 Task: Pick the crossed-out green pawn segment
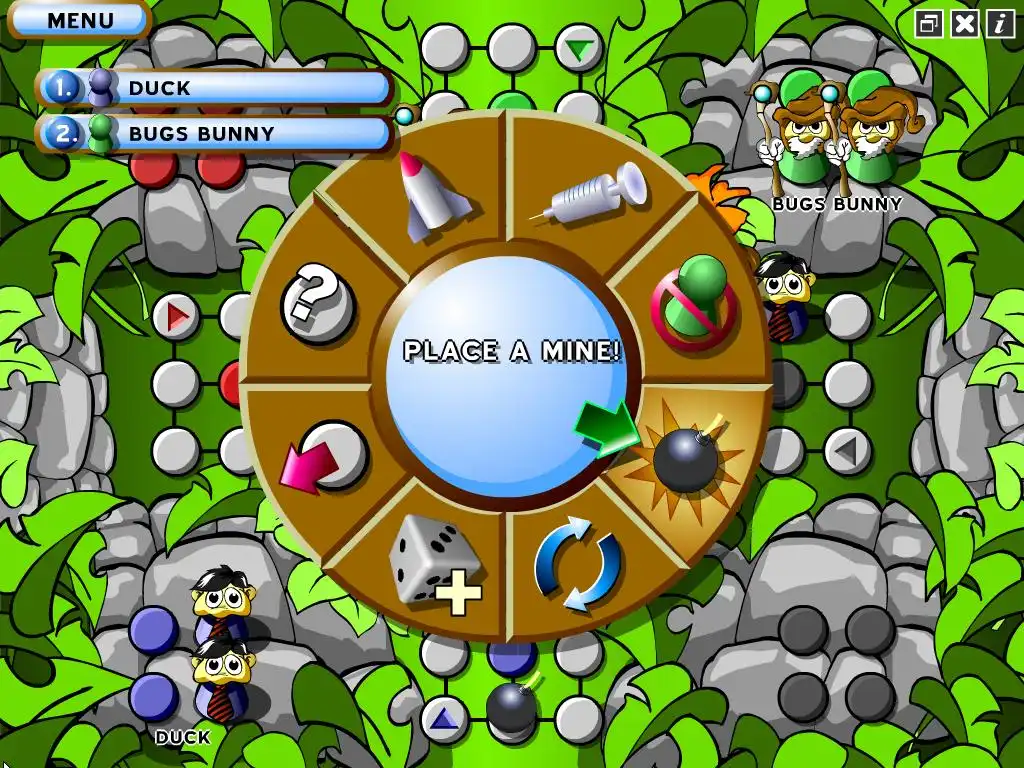[x=694, y=298]
